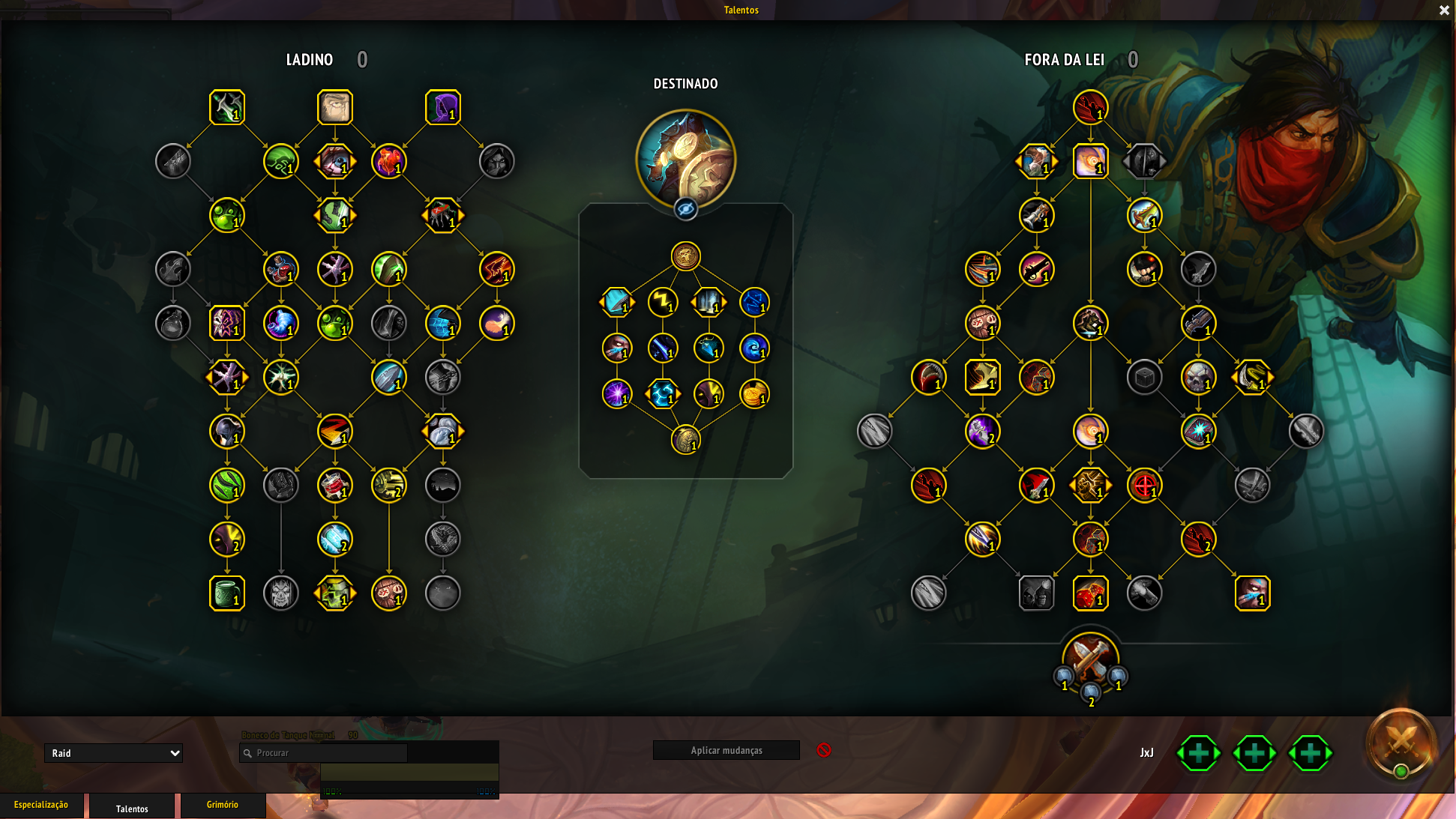Image resolution: width=1456 pixels, height=819 pixels.
Task: Pick the bearded face talent node
Action: [x=335, y=107]
